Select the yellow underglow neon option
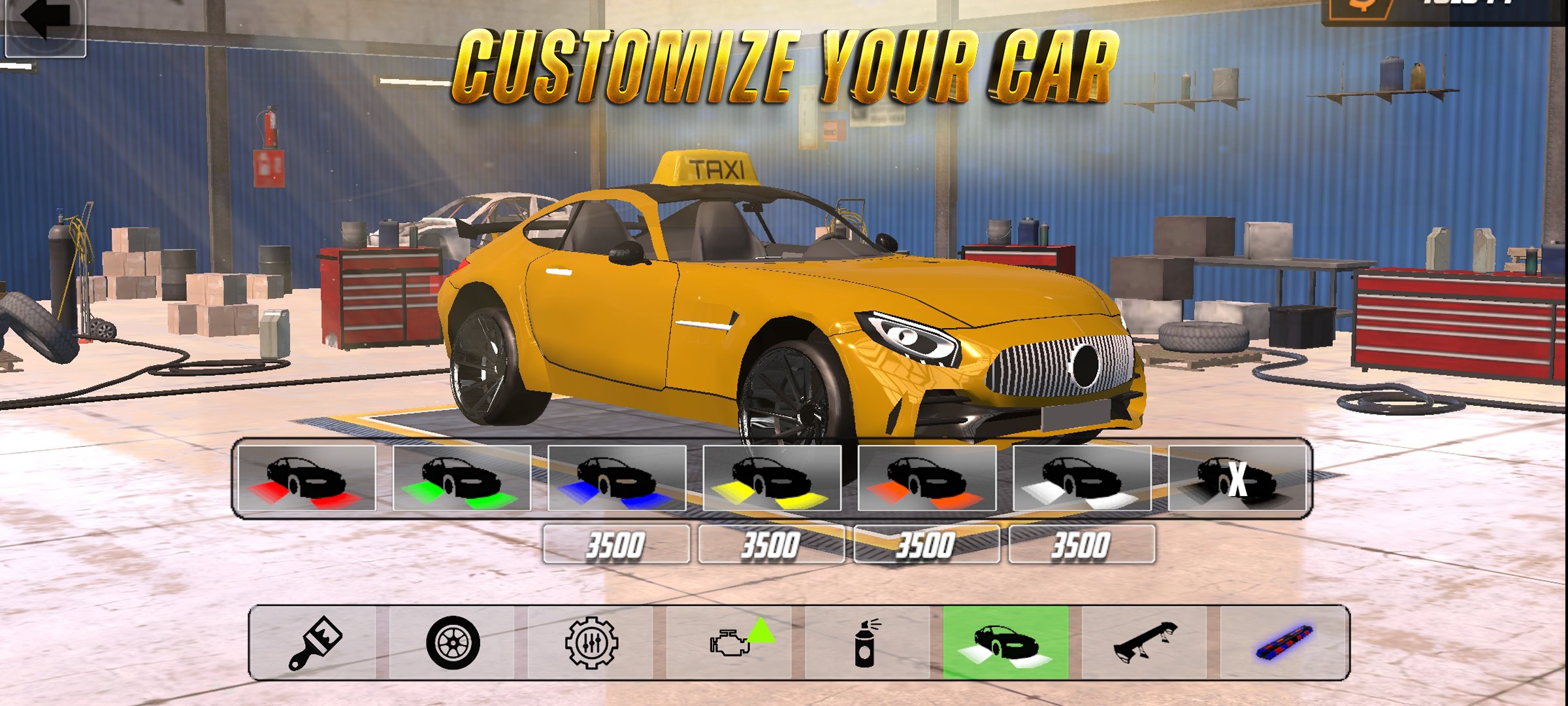This screenshot has height=706, width=1568. coord(772,478)
